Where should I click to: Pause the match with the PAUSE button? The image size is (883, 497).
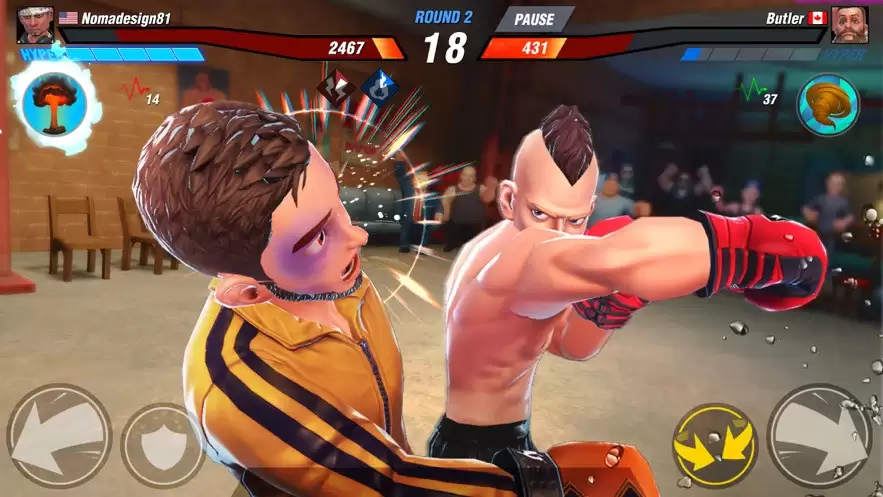click(x=534, y=19)
